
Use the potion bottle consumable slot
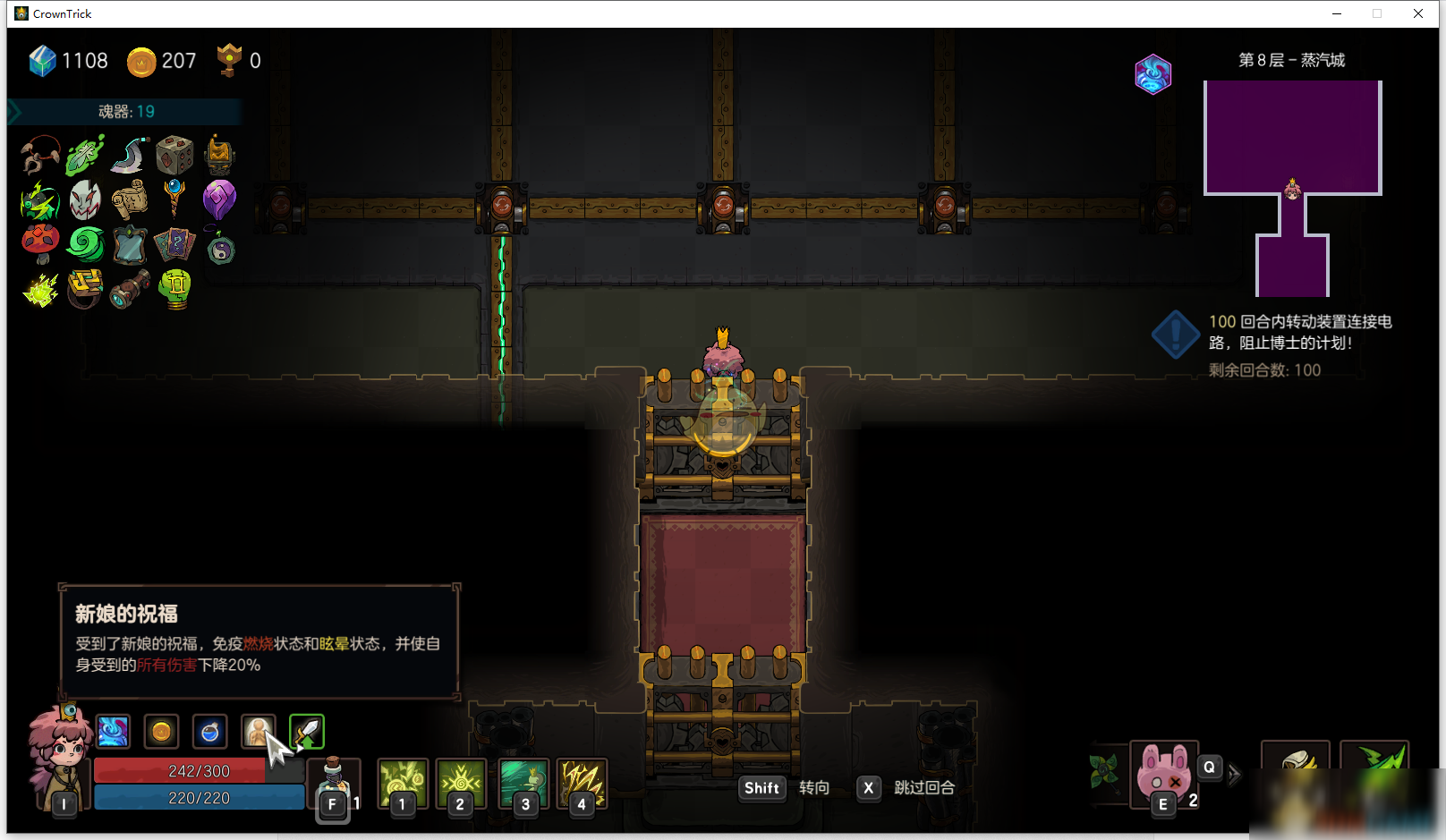pos(333,782)
